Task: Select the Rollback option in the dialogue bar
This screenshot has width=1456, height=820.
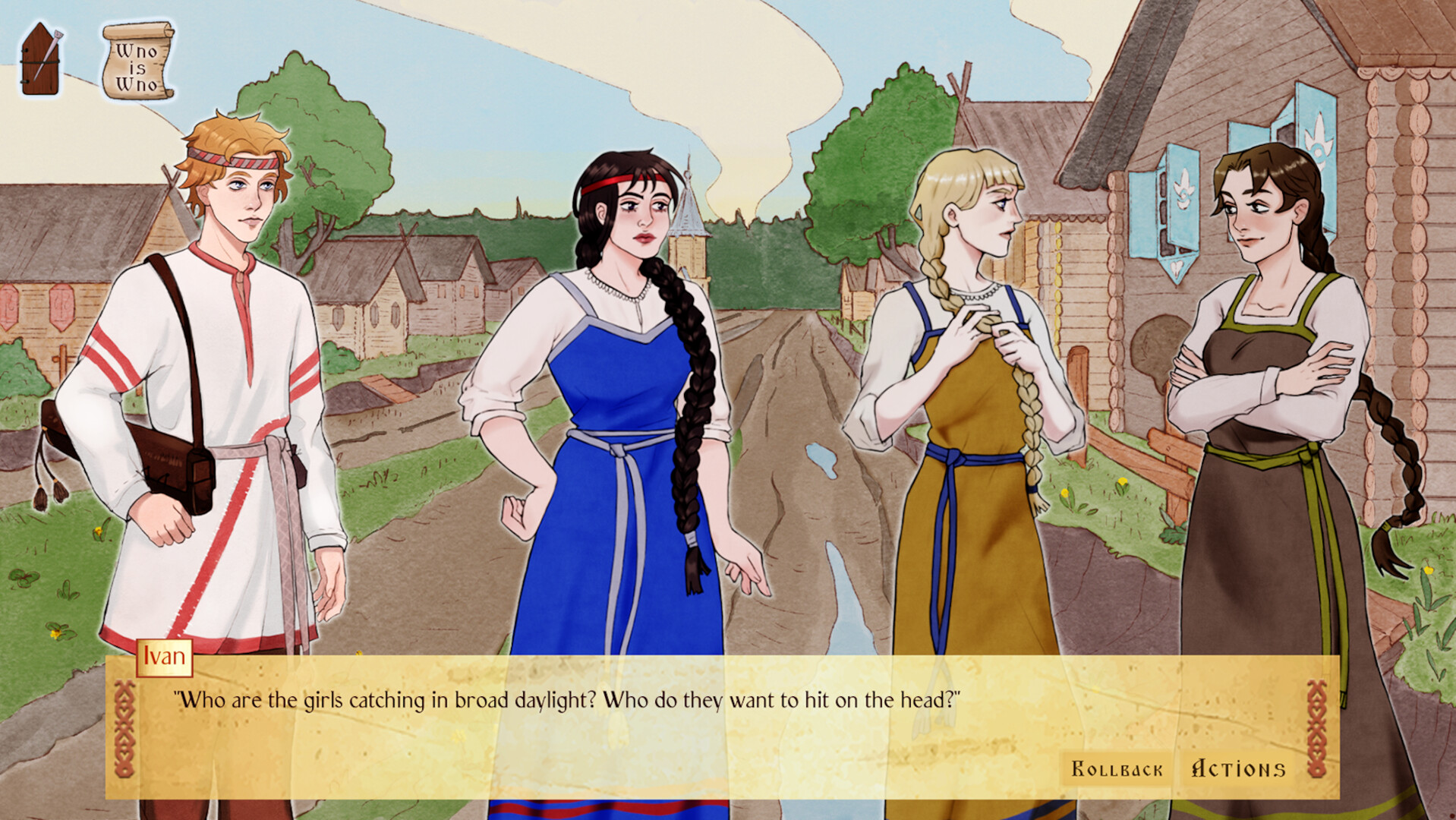Action: (1116, 768)
